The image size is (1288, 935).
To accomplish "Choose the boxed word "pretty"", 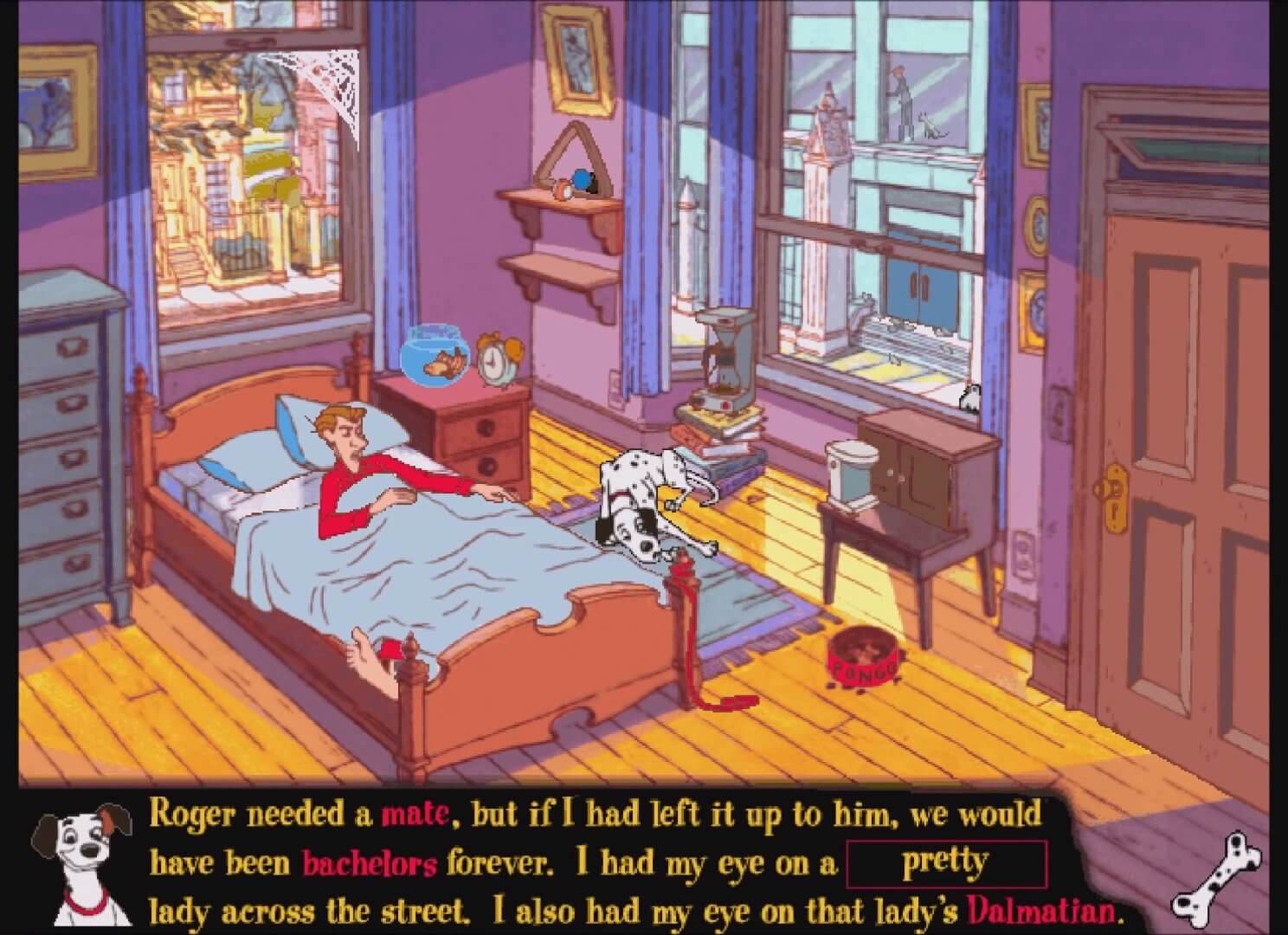I will tap(945, 863).
